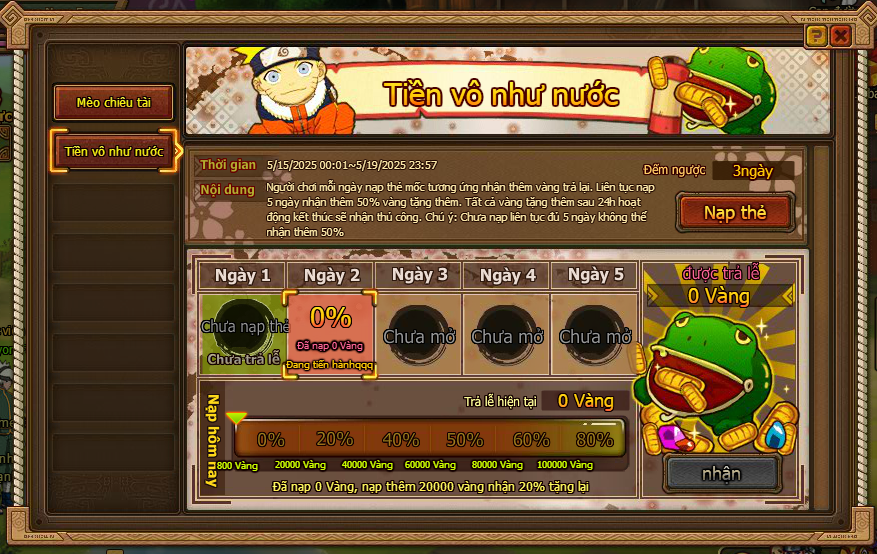Viewport: 877px width, 554px height.
Task: Select the Tiền vô như nước tab
Action: tap(113, 151)
